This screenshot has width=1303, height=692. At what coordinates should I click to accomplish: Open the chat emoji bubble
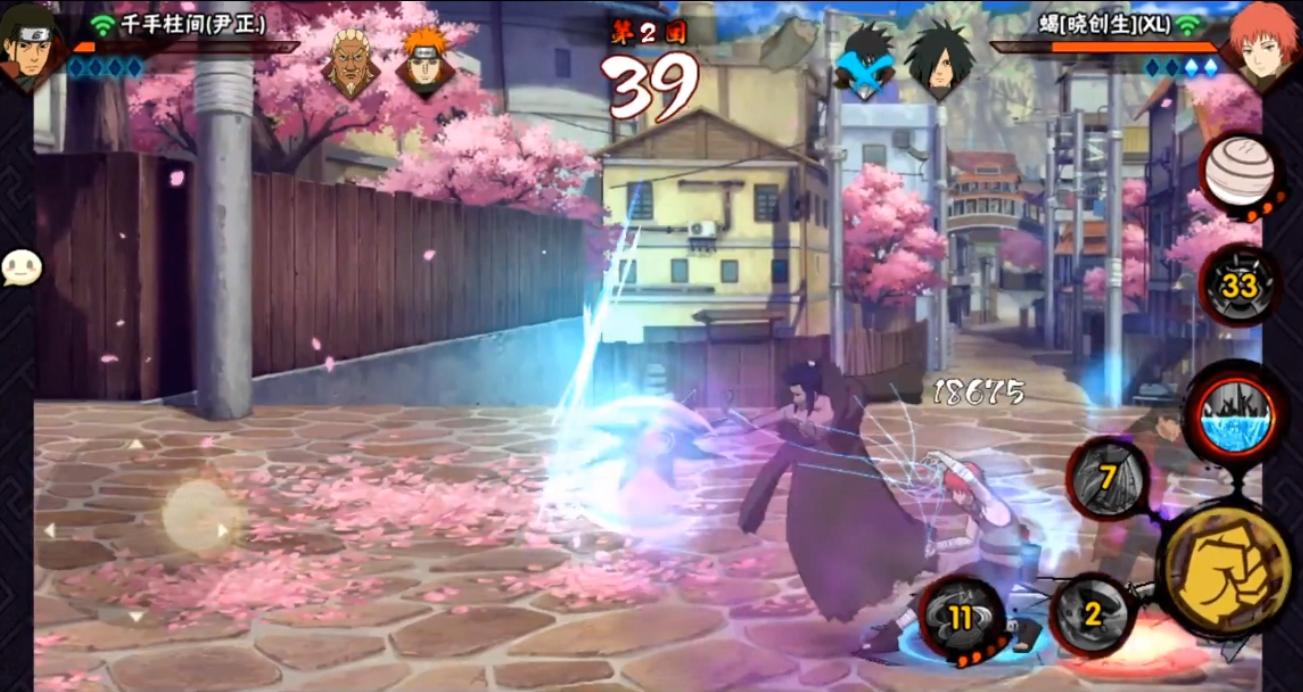click(x=21, y=267)
